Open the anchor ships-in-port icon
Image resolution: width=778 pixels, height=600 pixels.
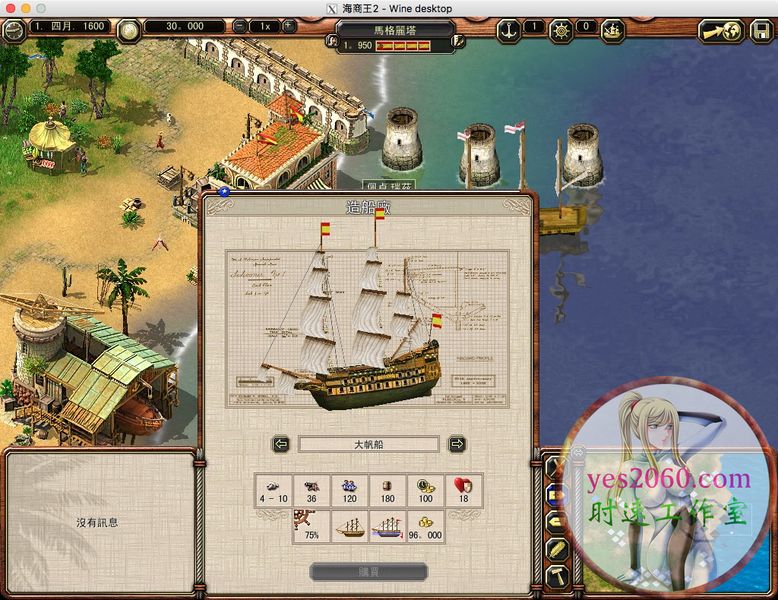tap(508, 28)
